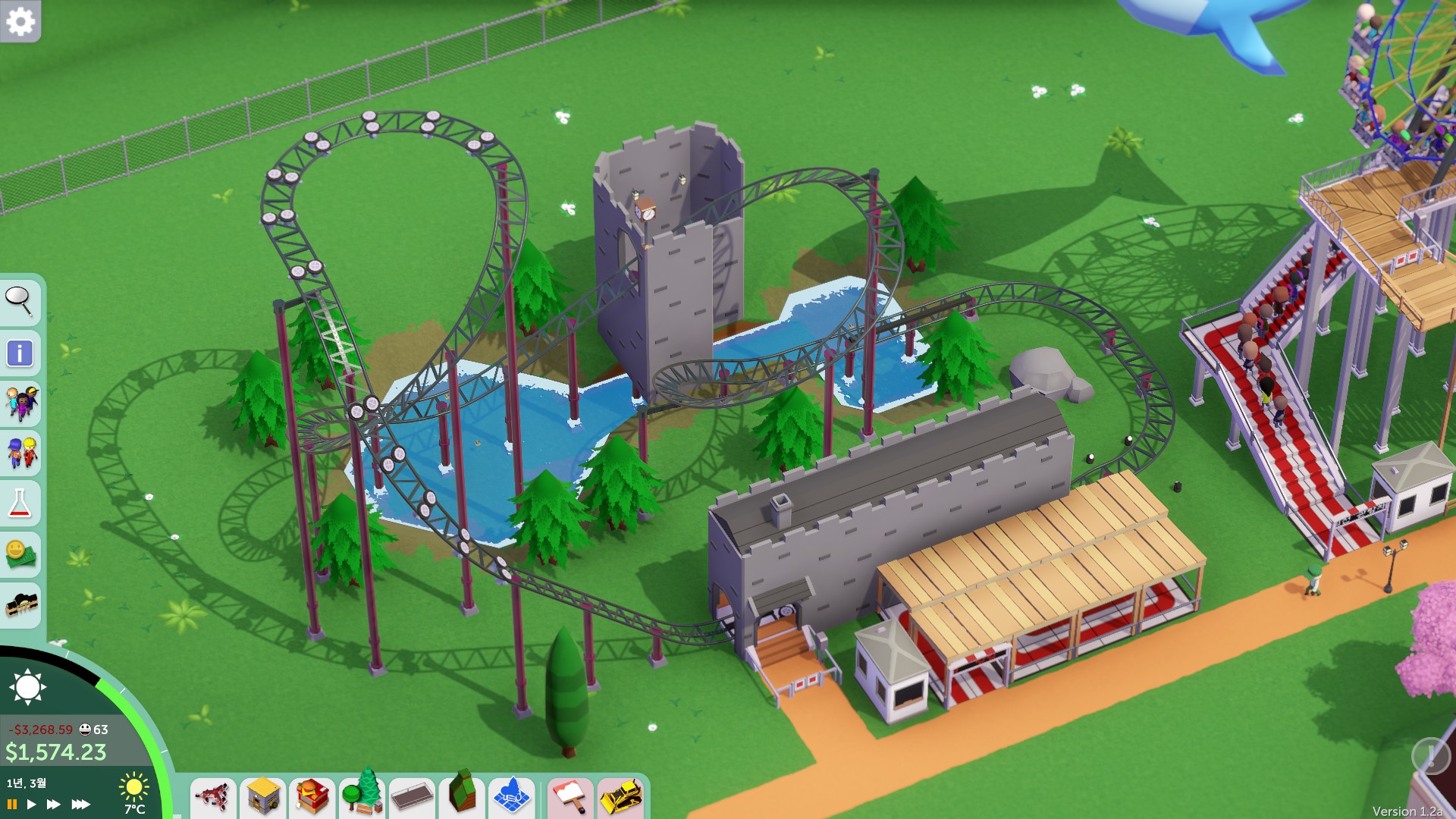Viewport: 1456px width, 819px height.
Task: Open the finances smiley money panel
Action: pyautogui.click(x=19, y=554)
